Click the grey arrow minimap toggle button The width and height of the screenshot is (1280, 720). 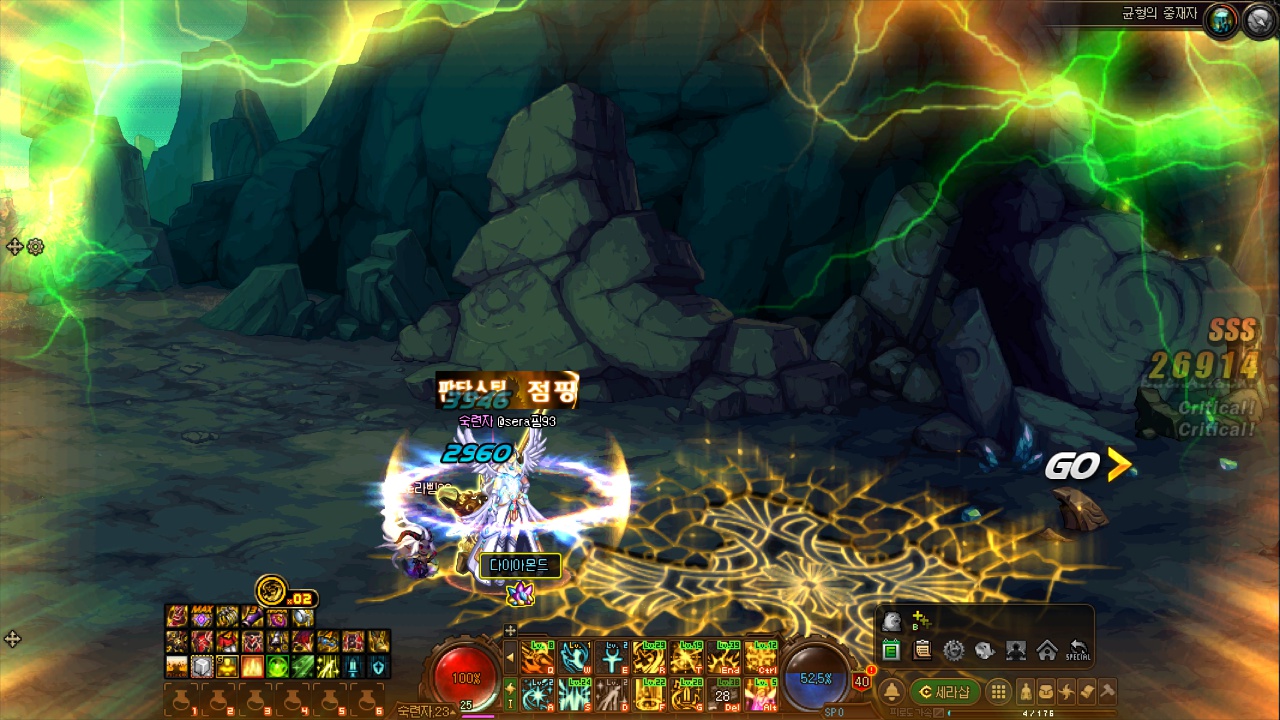tap(1258, 20)
